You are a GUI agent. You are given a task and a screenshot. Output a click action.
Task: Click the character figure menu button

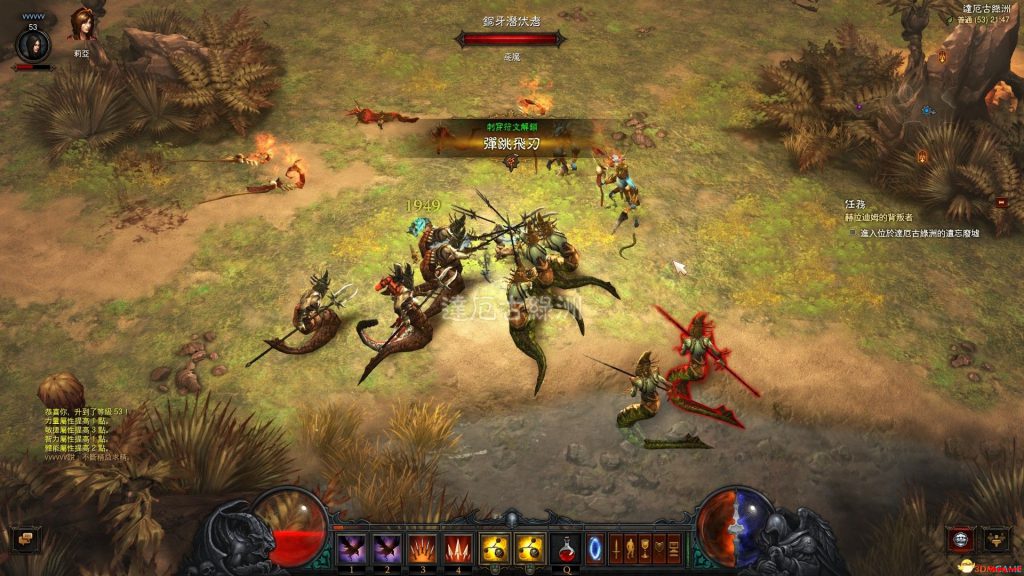pos(631,547)
